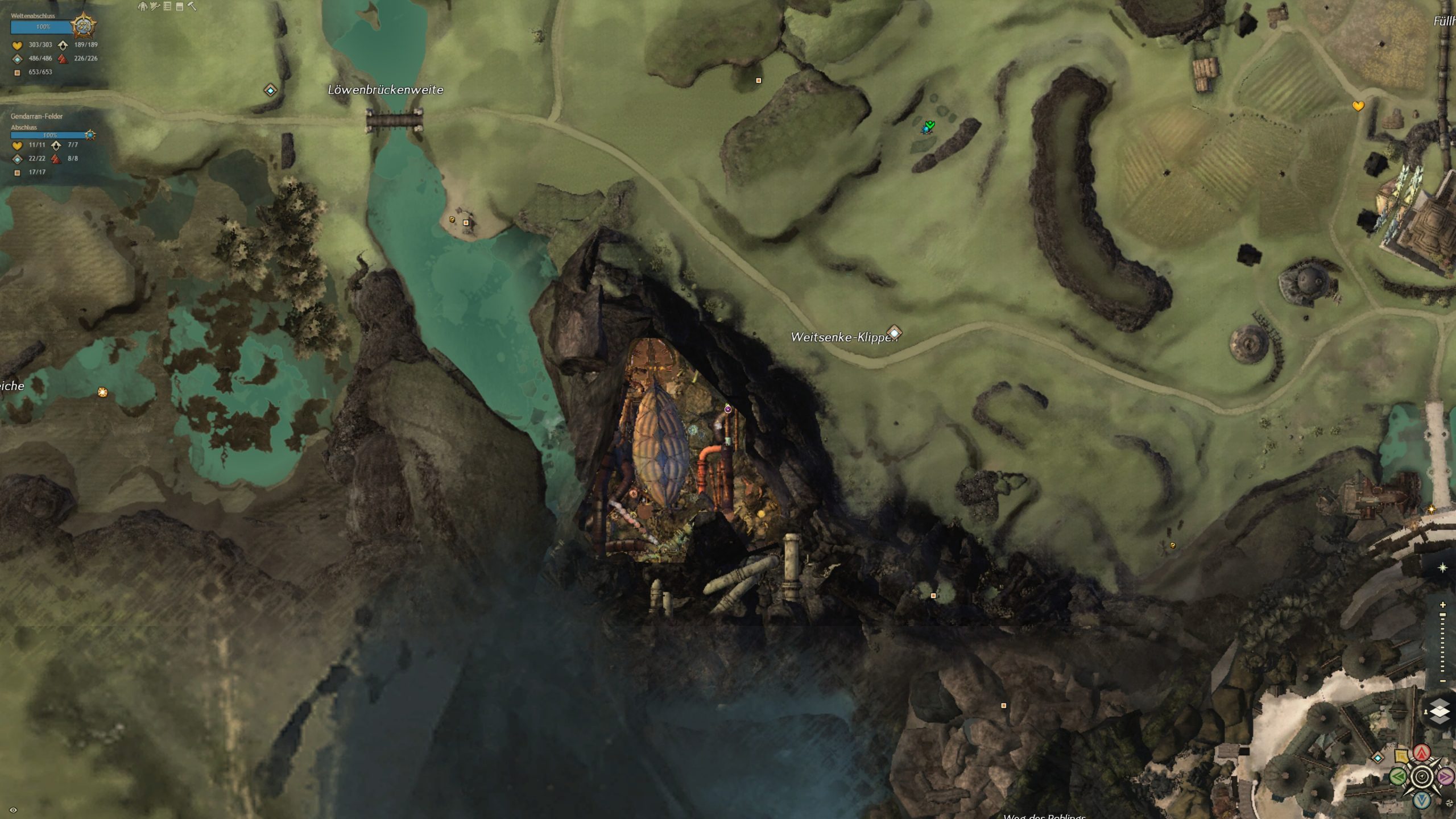Open the character figure icon in top toolbar
The width and height of the screenshot is (1456, 819).
pyautogui.click(x=142, y=6)
